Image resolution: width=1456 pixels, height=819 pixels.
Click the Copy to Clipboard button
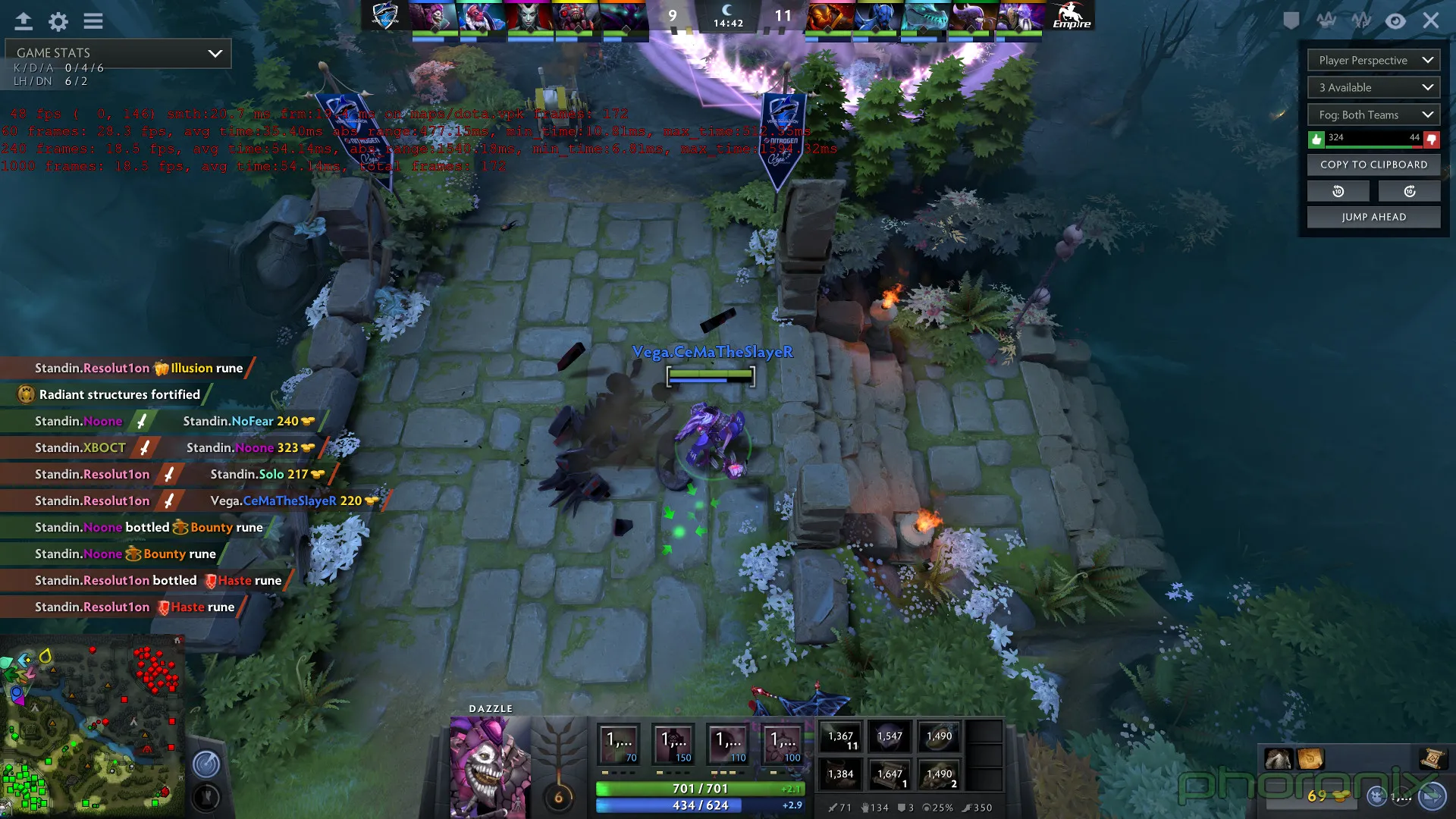(x=1373, y=165)
